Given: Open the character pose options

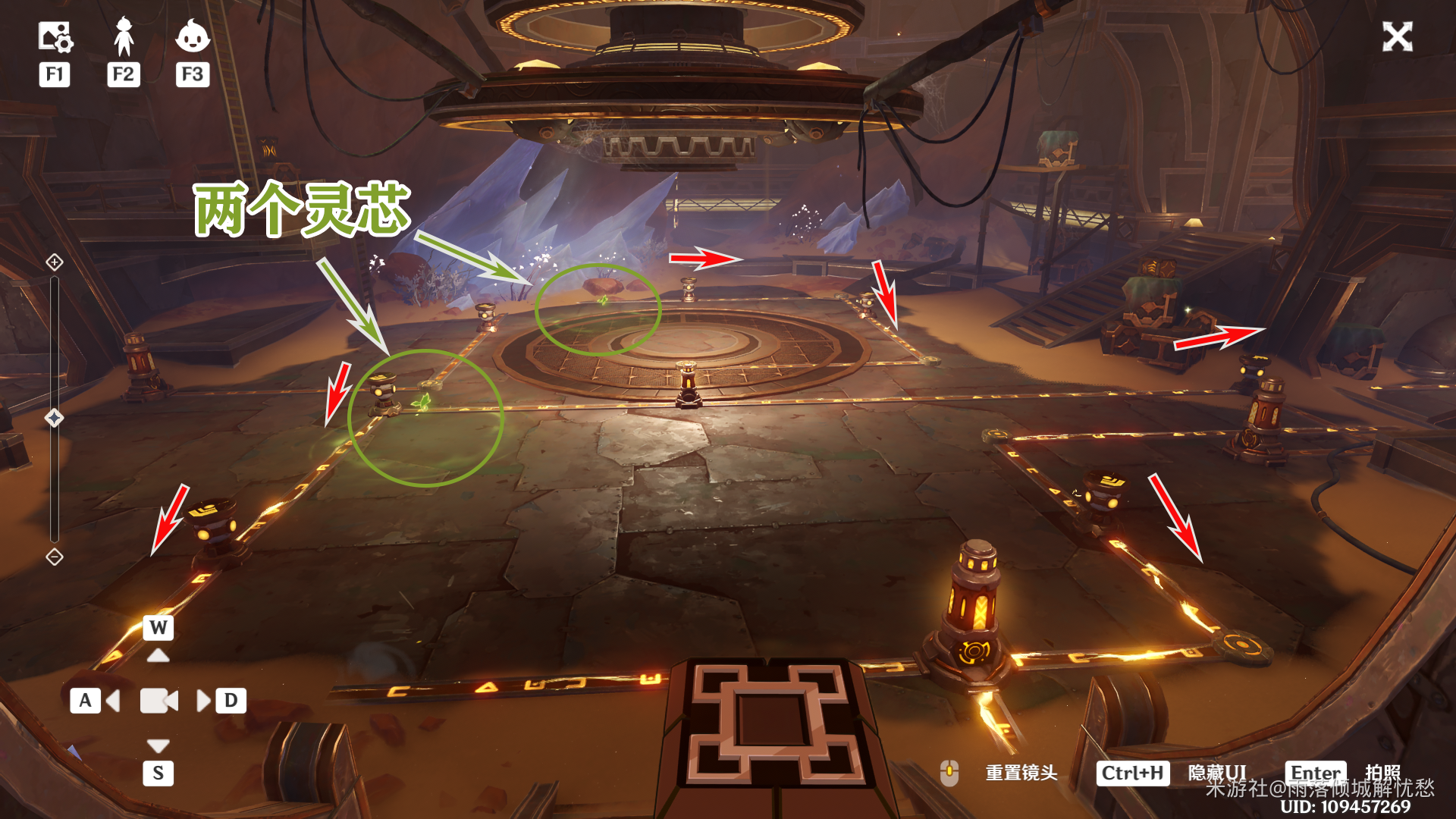Looking at the screenshot, I should click(x=124, y=37).
